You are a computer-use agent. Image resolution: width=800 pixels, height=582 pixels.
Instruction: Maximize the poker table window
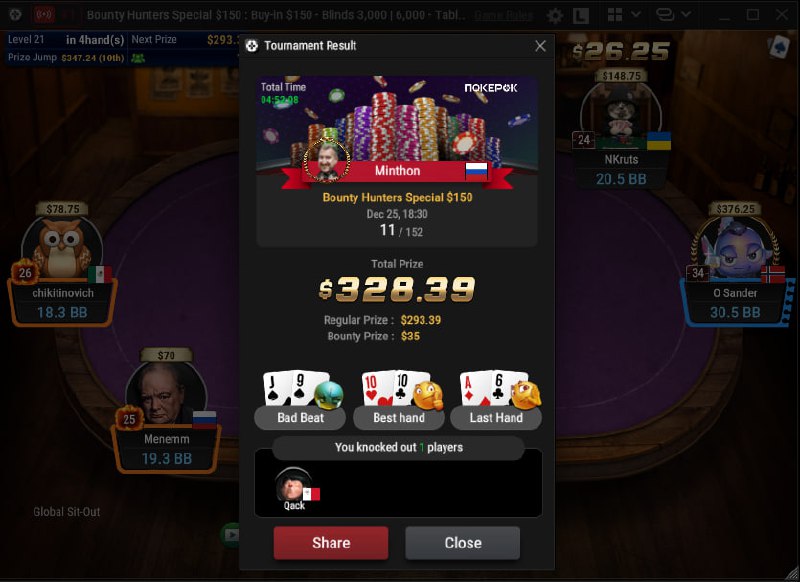tap(753, 15)
